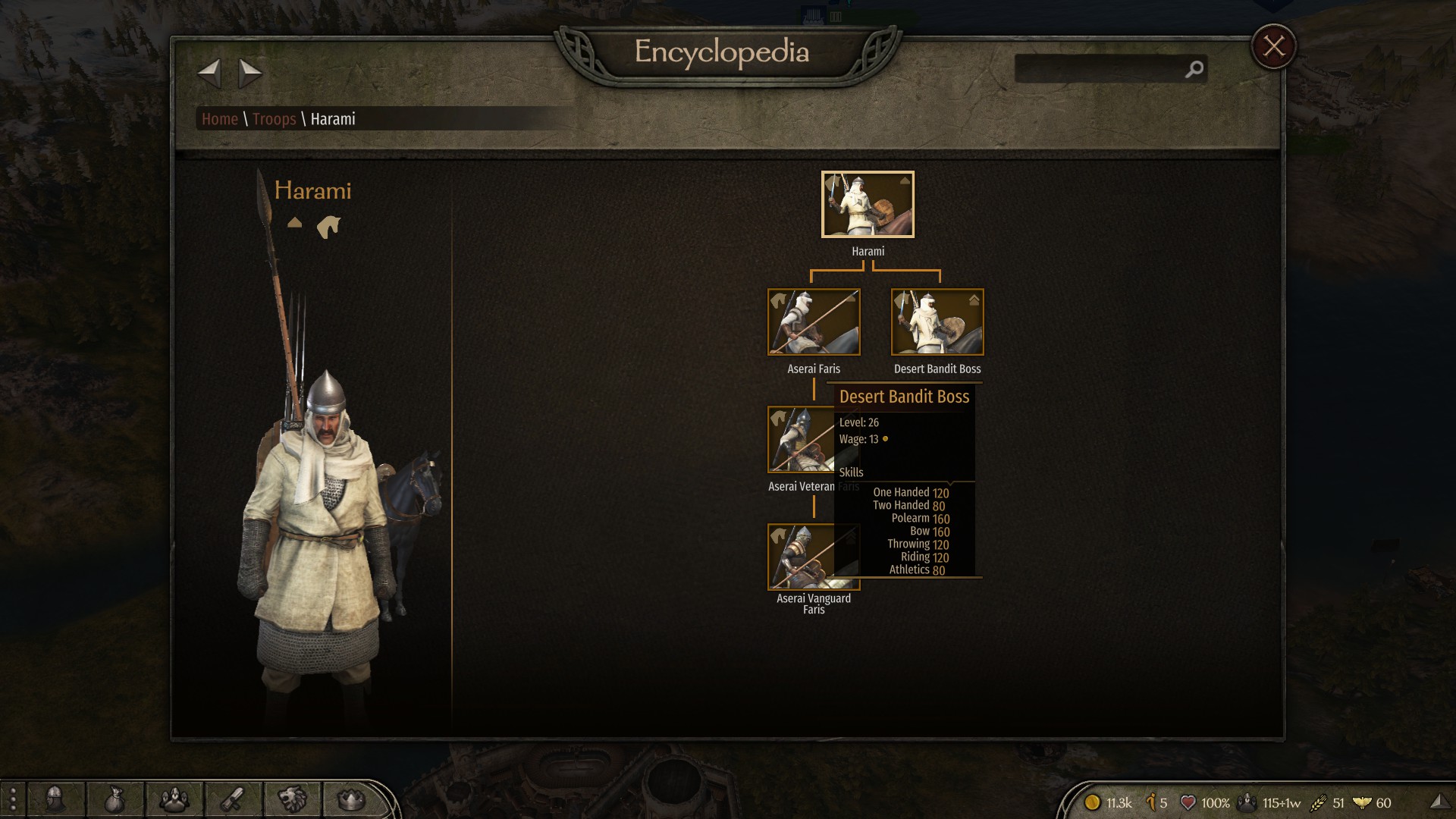Image resolution: width=1456 pixels, height=819 pixels.
Task: Open the clan lion-head icon
Action: click(291, 799)
